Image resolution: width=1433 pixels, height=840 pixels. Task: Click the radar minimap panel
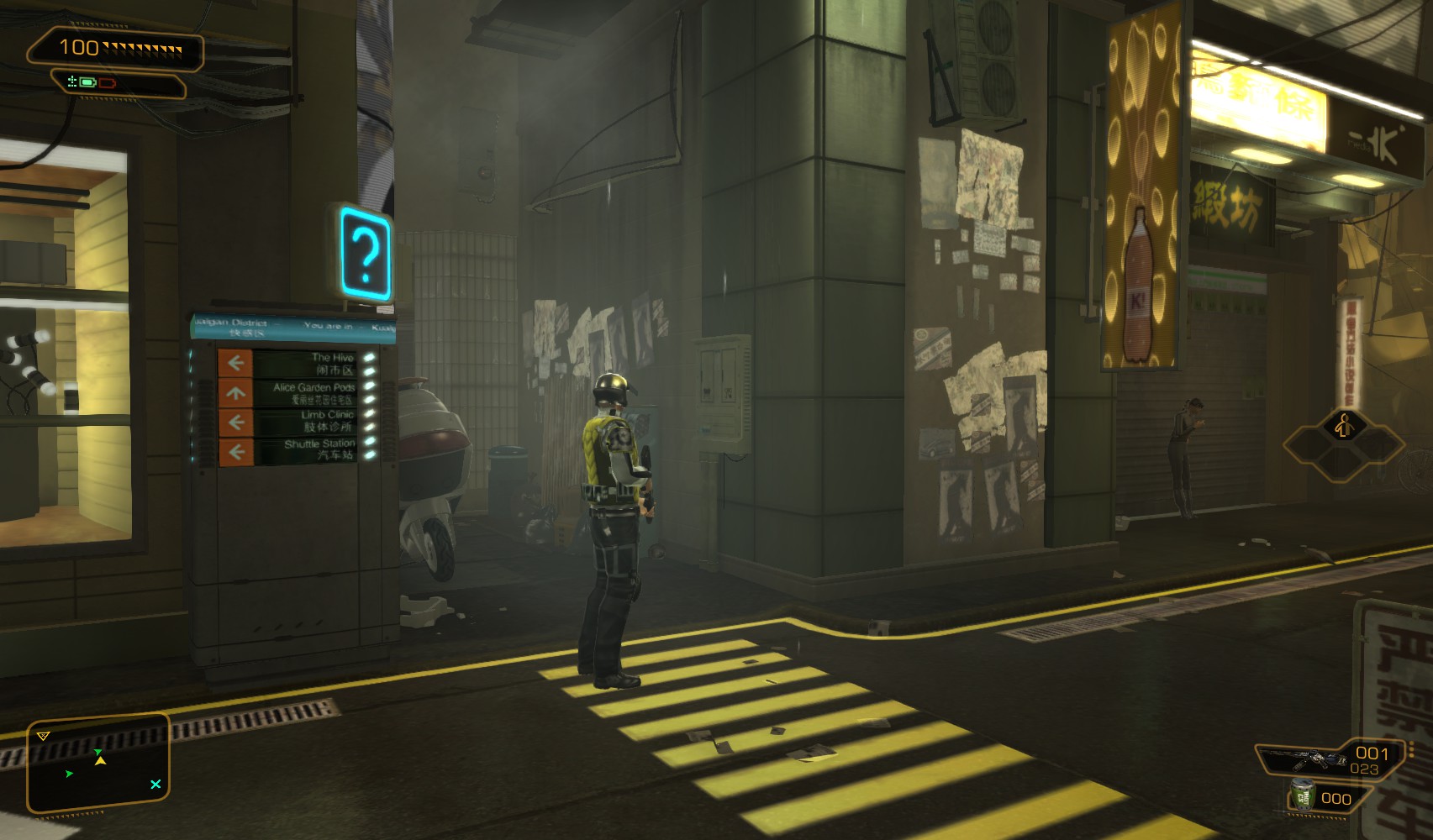98,764
